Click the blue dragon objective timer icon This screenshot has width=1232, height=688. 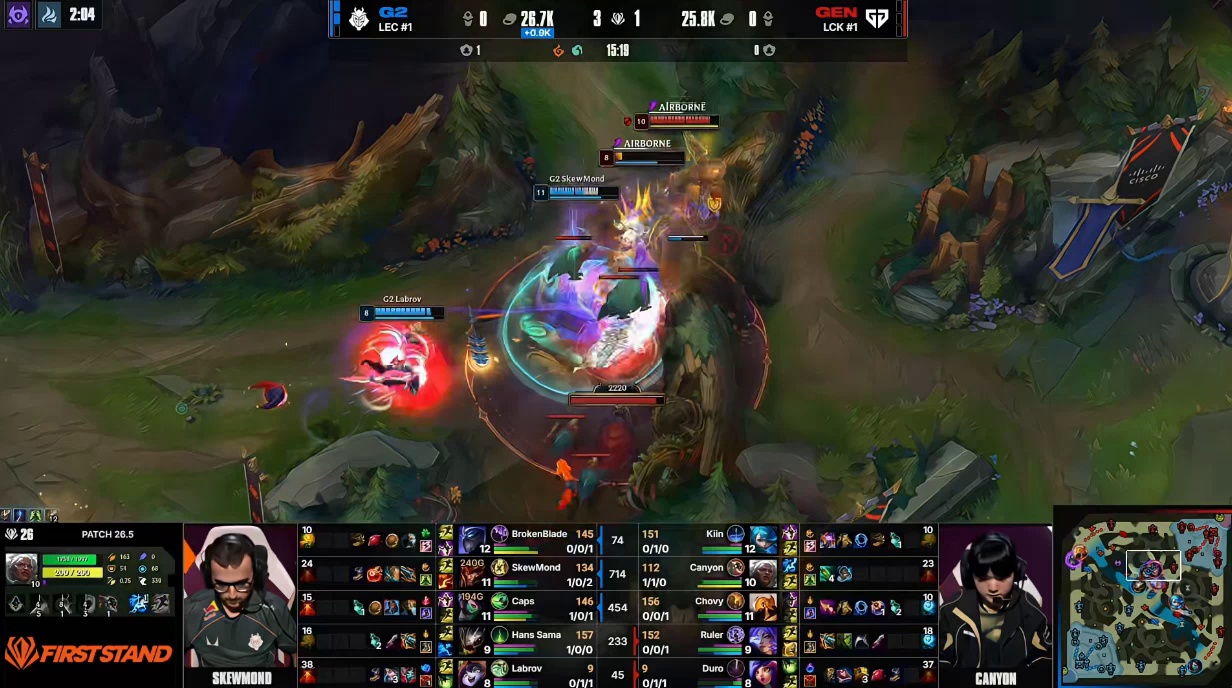coord(48,15)
